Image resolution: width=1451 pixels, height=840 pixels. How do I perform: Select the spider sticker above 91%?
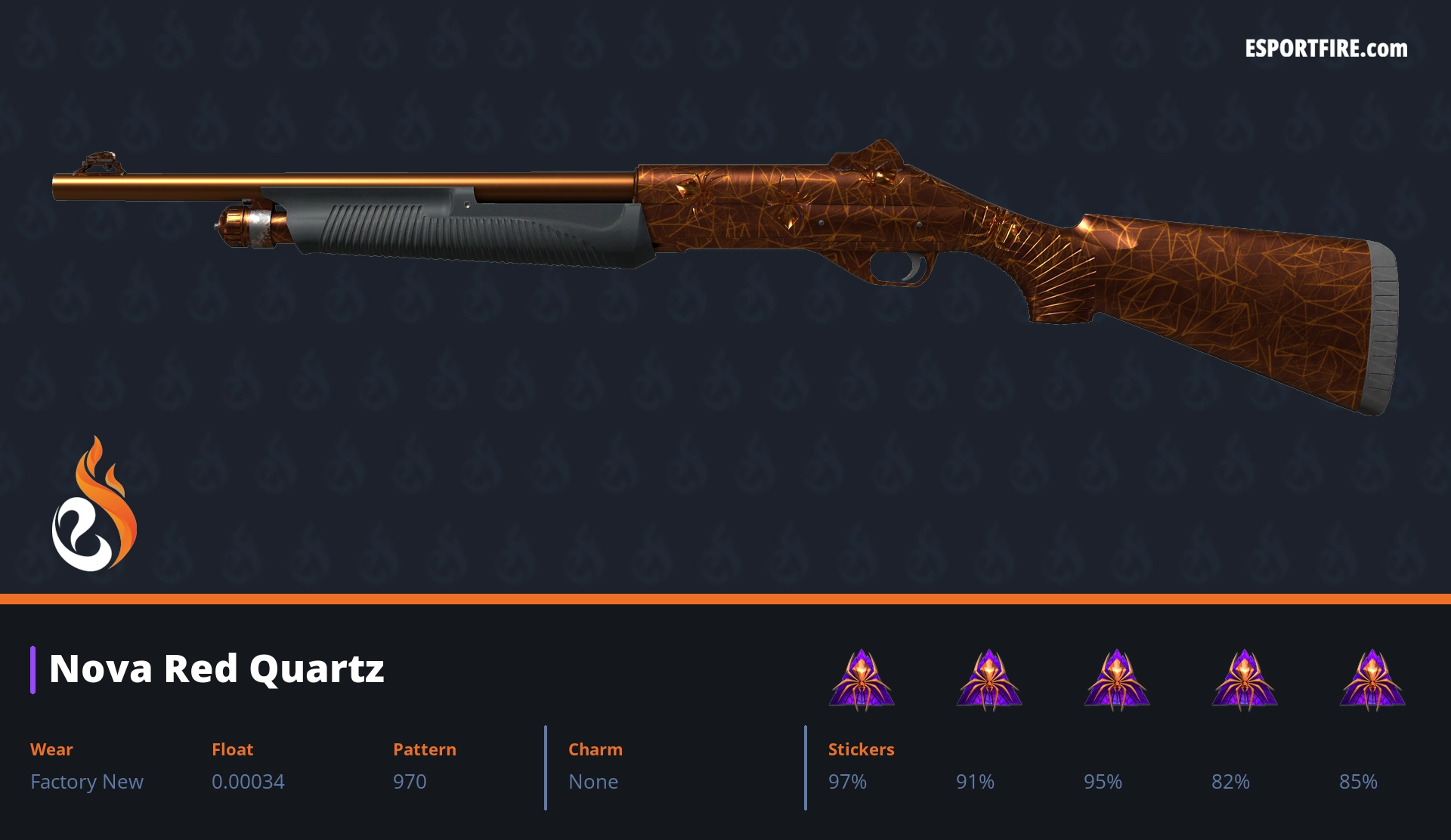989,679
